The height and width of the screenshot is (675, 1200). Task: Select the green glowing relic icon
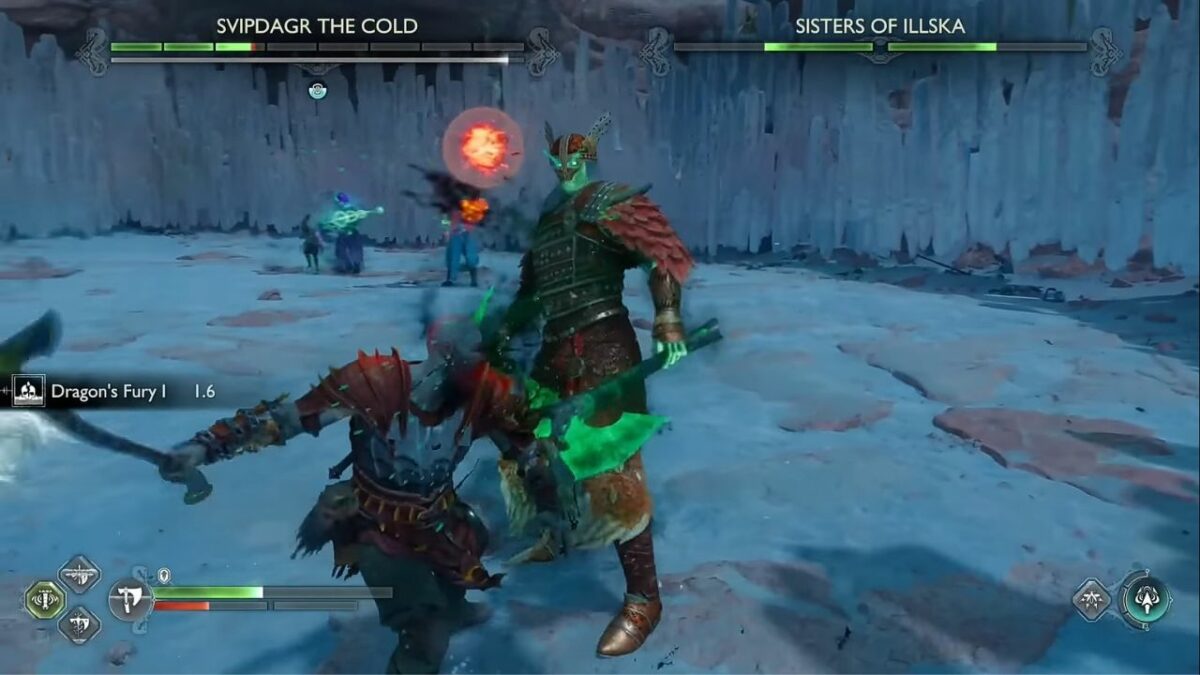click(45, 600)
